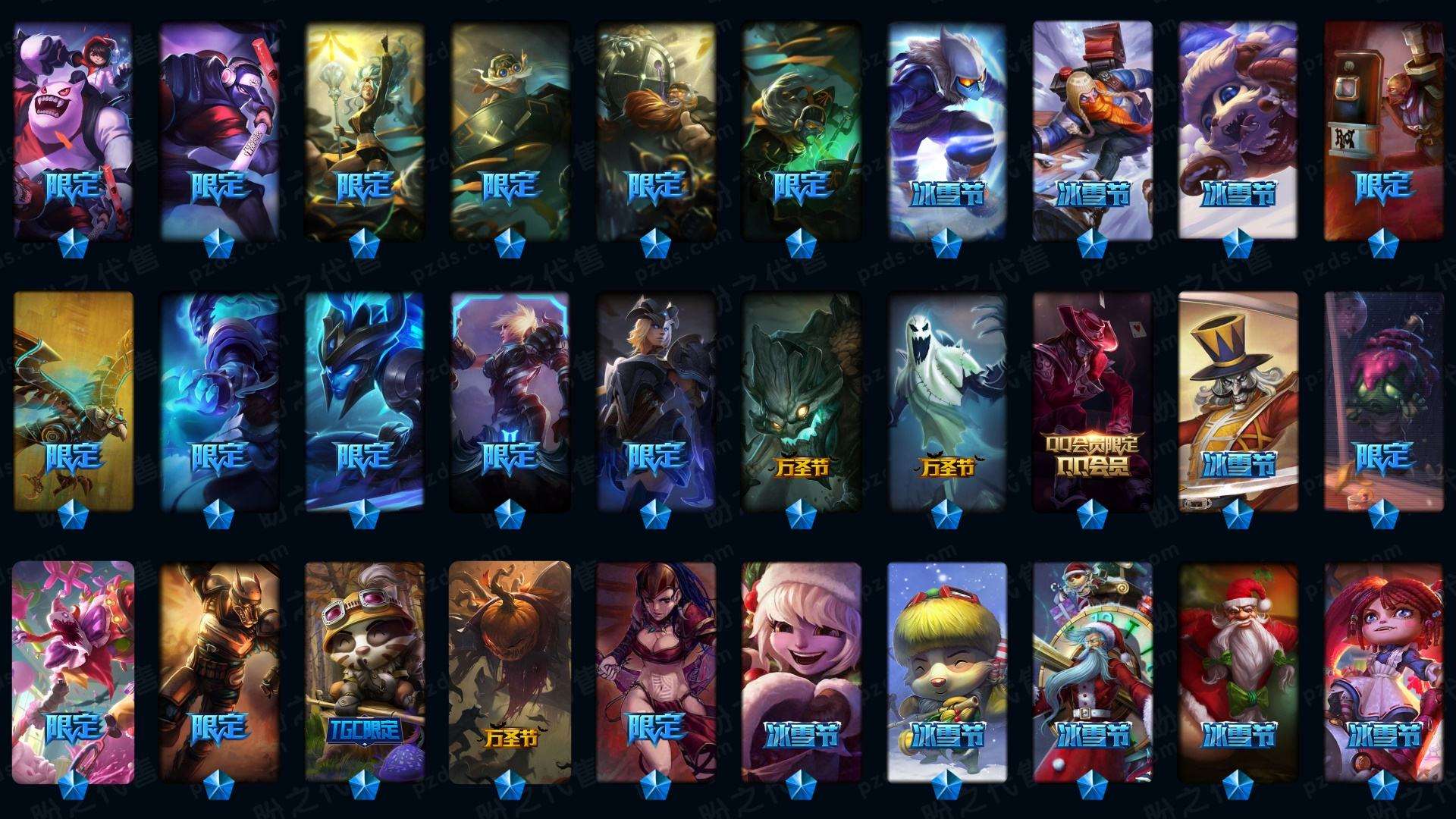This screenshot has height=819, width=1456.
Task: Open the yellow-hat Teemo in snow card
Action: pyautogui.click(x=946, y=671)
